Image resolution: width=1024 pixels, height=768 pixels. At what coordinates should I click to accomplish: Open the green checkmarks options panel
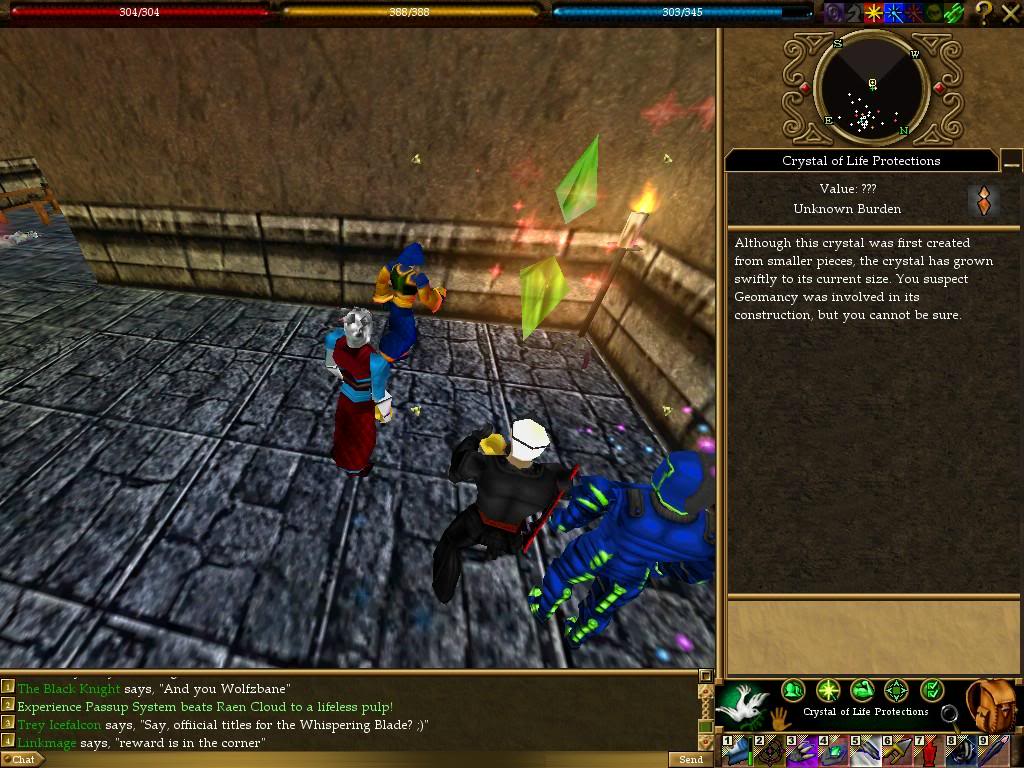pyautogui.click(x=931, y=690)
